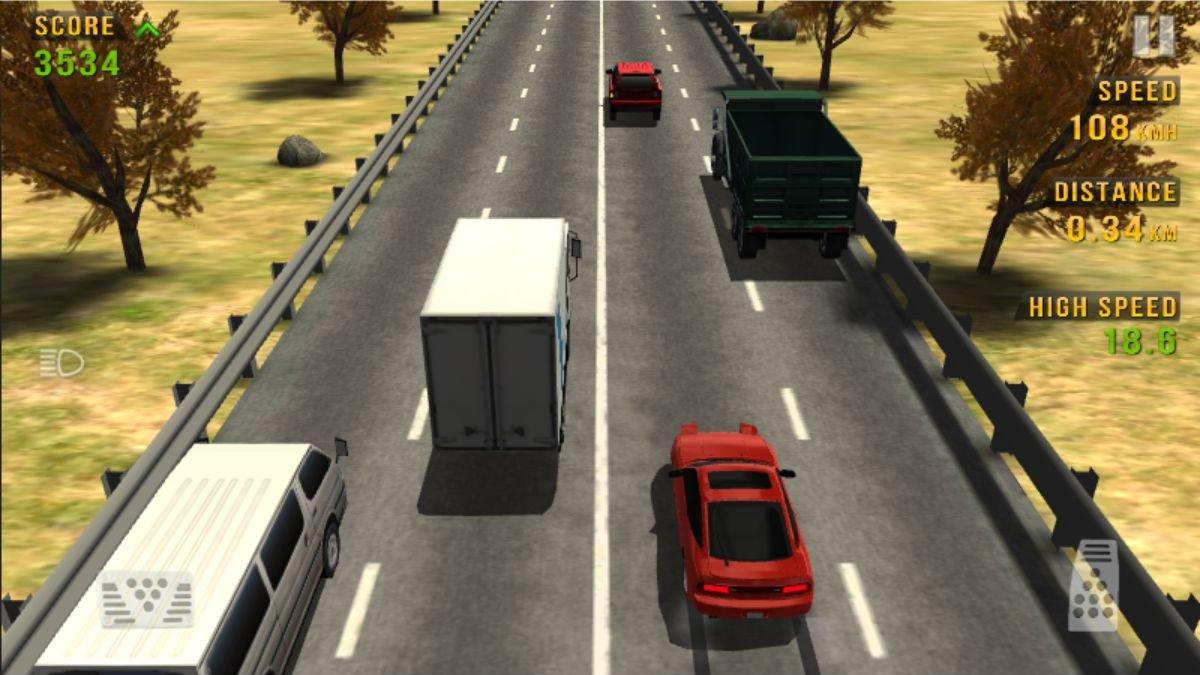Step on the gas pedal
This screenshot has width=1200, height=675.
click(x=1093, y=585)
